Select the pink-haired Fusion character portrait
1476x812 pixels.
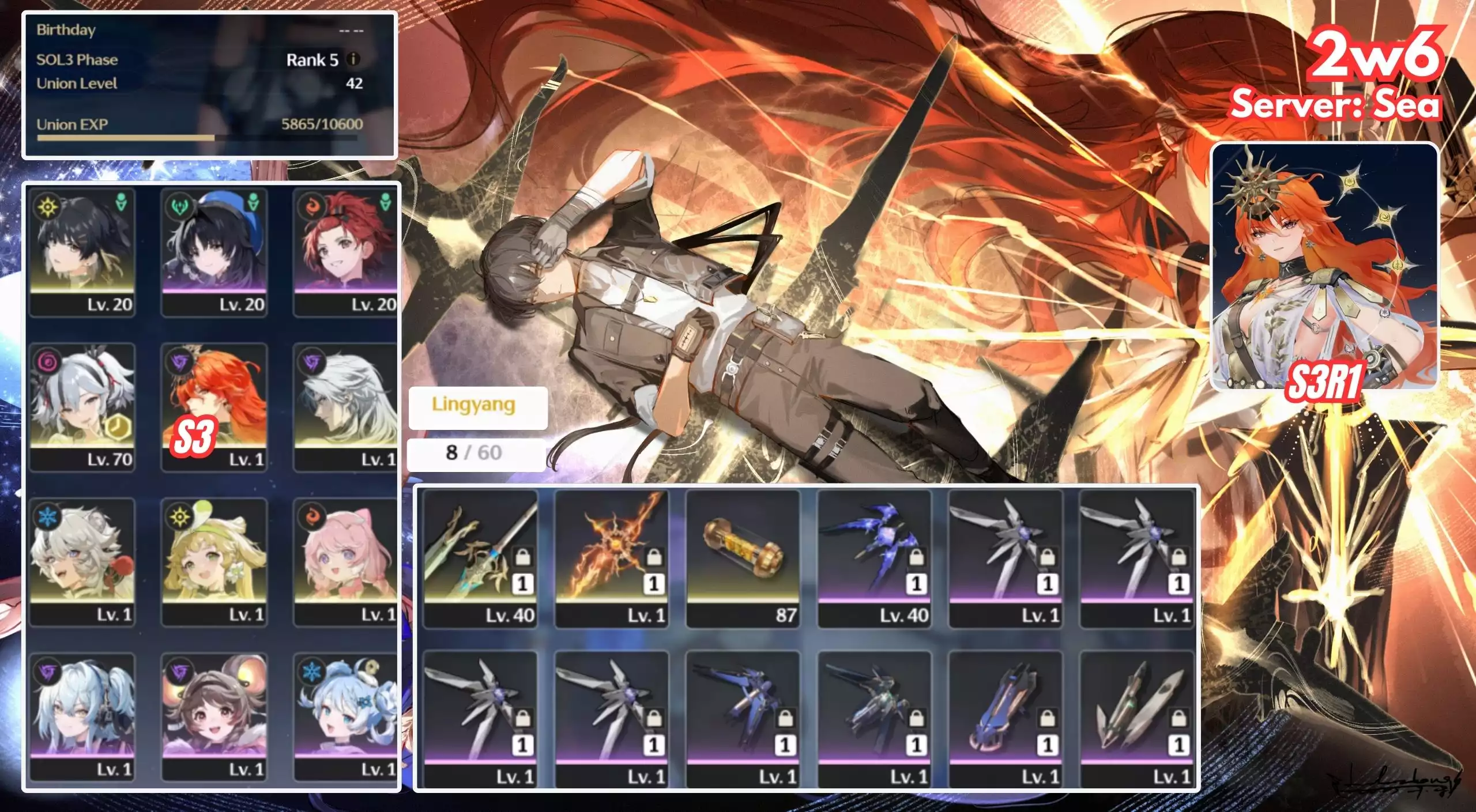click(345, 562)
